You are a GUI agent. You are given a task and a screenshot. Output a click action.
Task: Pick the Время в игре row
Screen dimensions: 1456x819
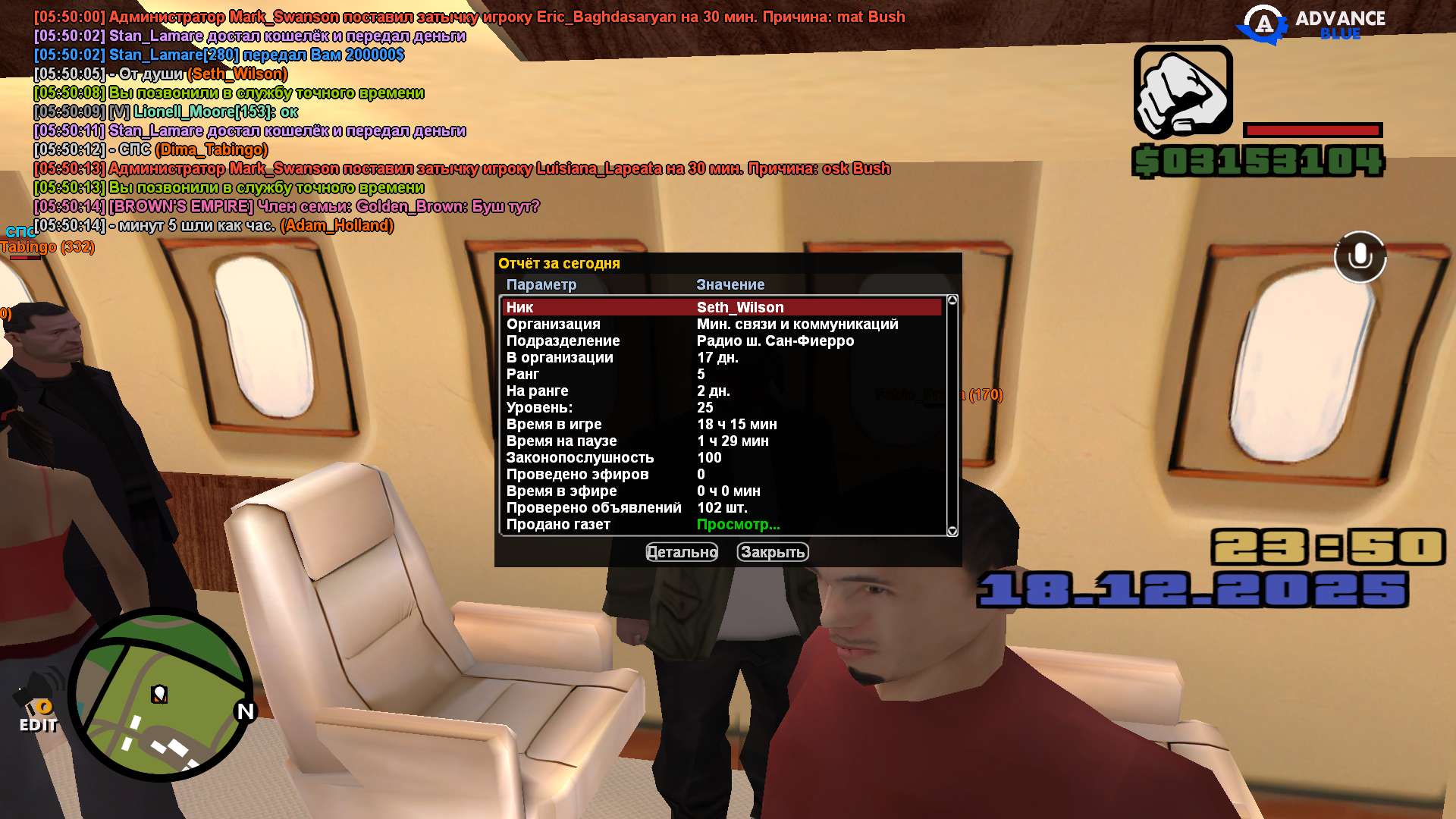[x=720, y=424]
